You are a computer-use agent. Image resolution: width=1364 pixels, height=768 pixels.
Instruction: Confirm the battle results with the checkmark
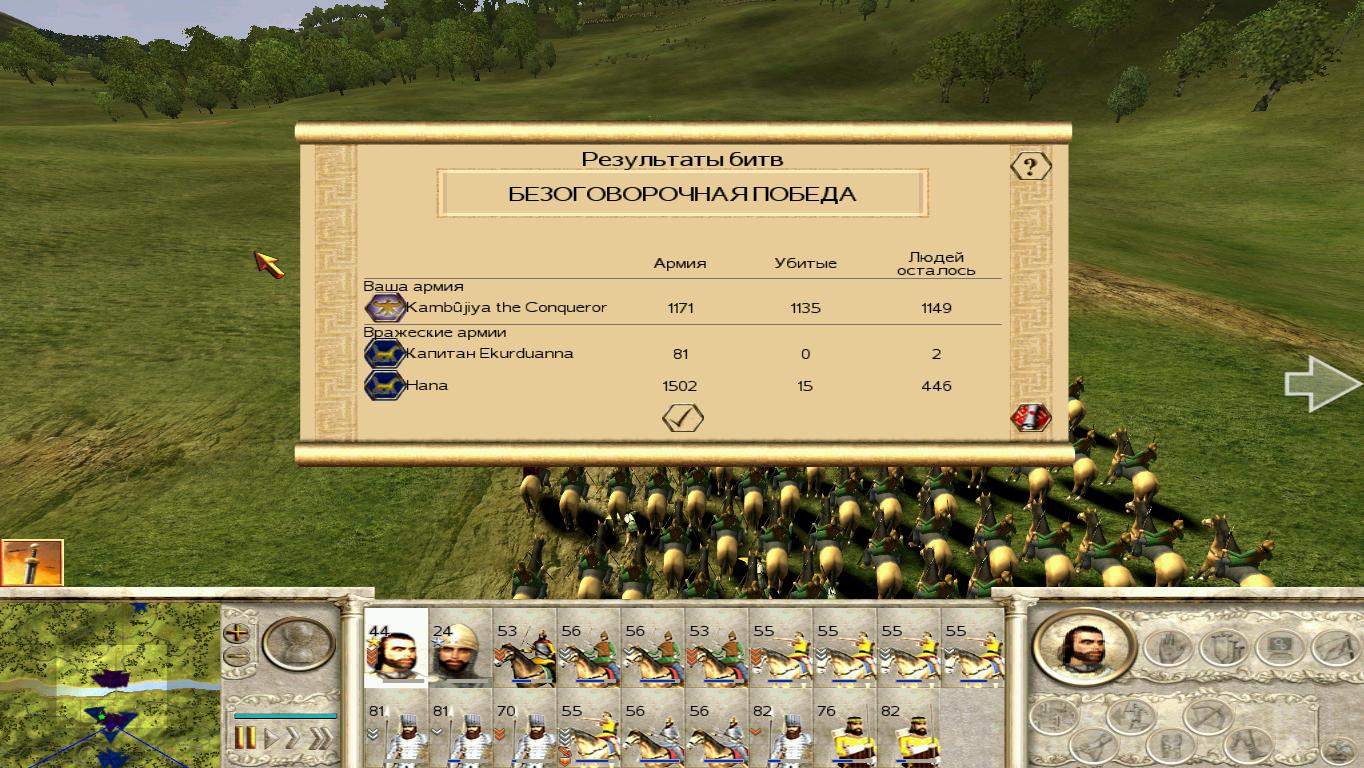(683, 418)
